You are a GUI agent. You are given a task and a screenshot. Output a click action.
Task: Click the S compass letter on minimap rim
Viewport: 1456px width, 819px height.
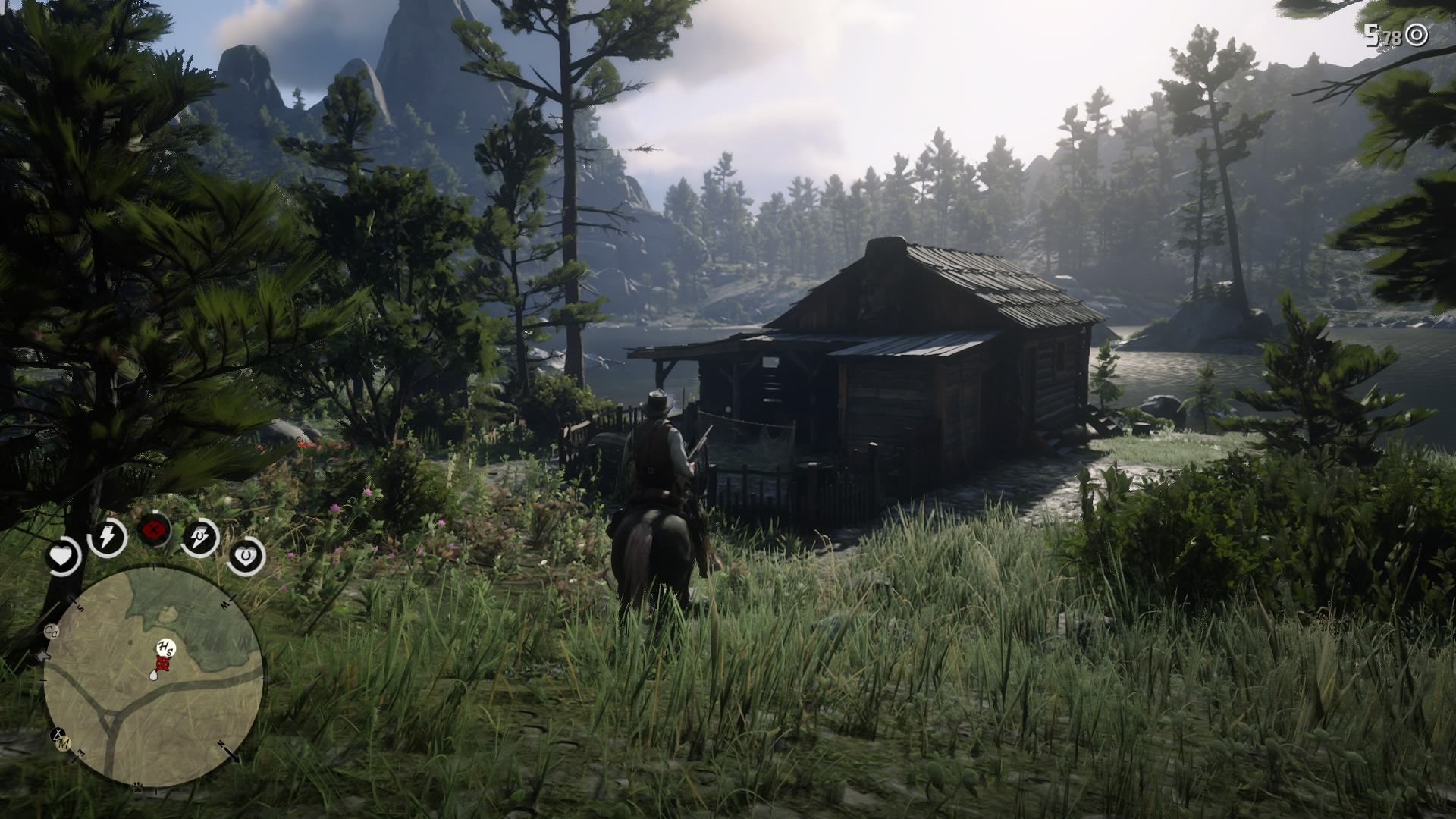click(x=80, y=607)
